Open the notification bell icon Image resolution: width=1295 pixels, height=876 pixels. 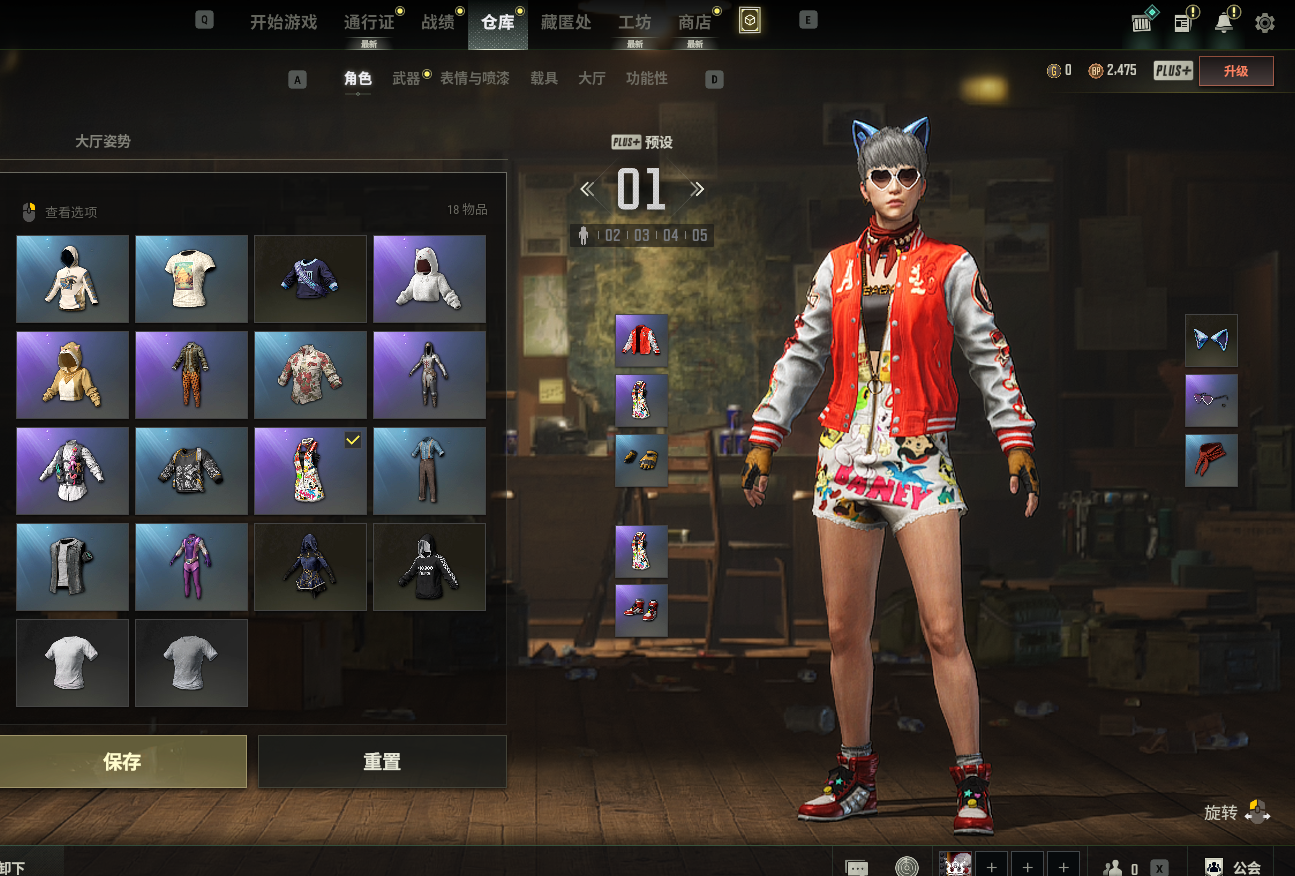[x=1224, y=23]
